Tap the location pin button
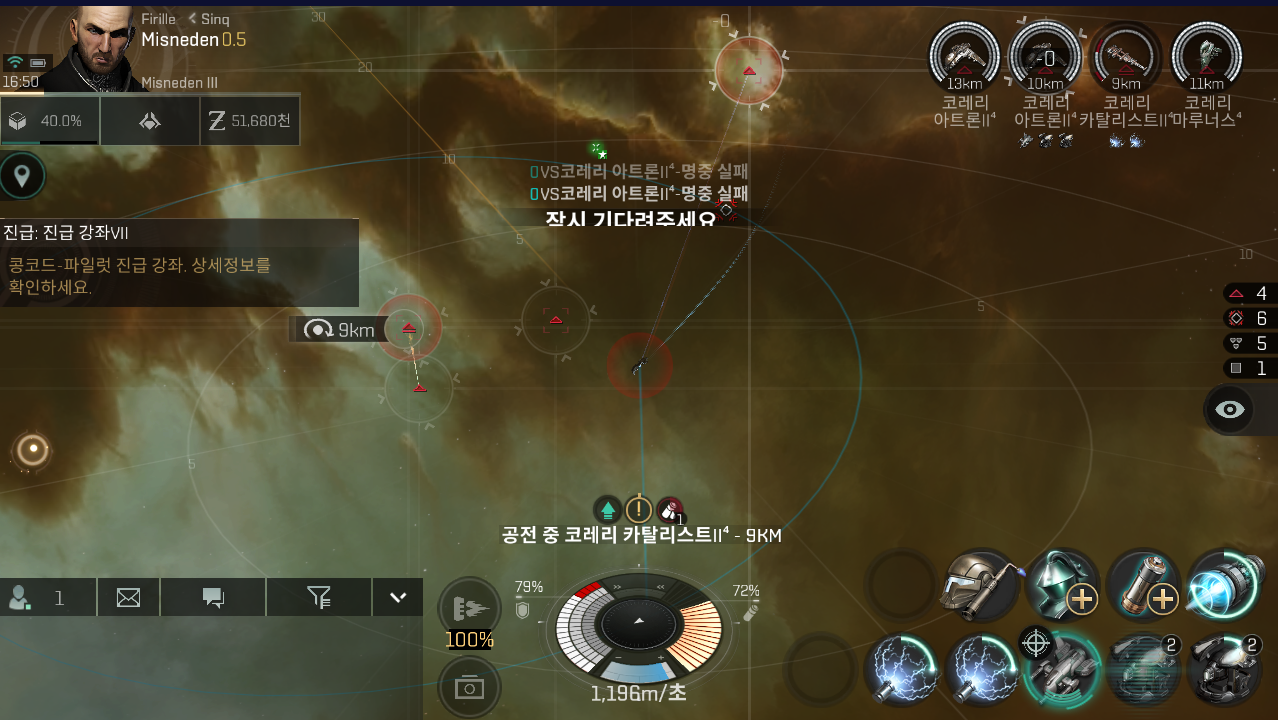 click(22, 177)
